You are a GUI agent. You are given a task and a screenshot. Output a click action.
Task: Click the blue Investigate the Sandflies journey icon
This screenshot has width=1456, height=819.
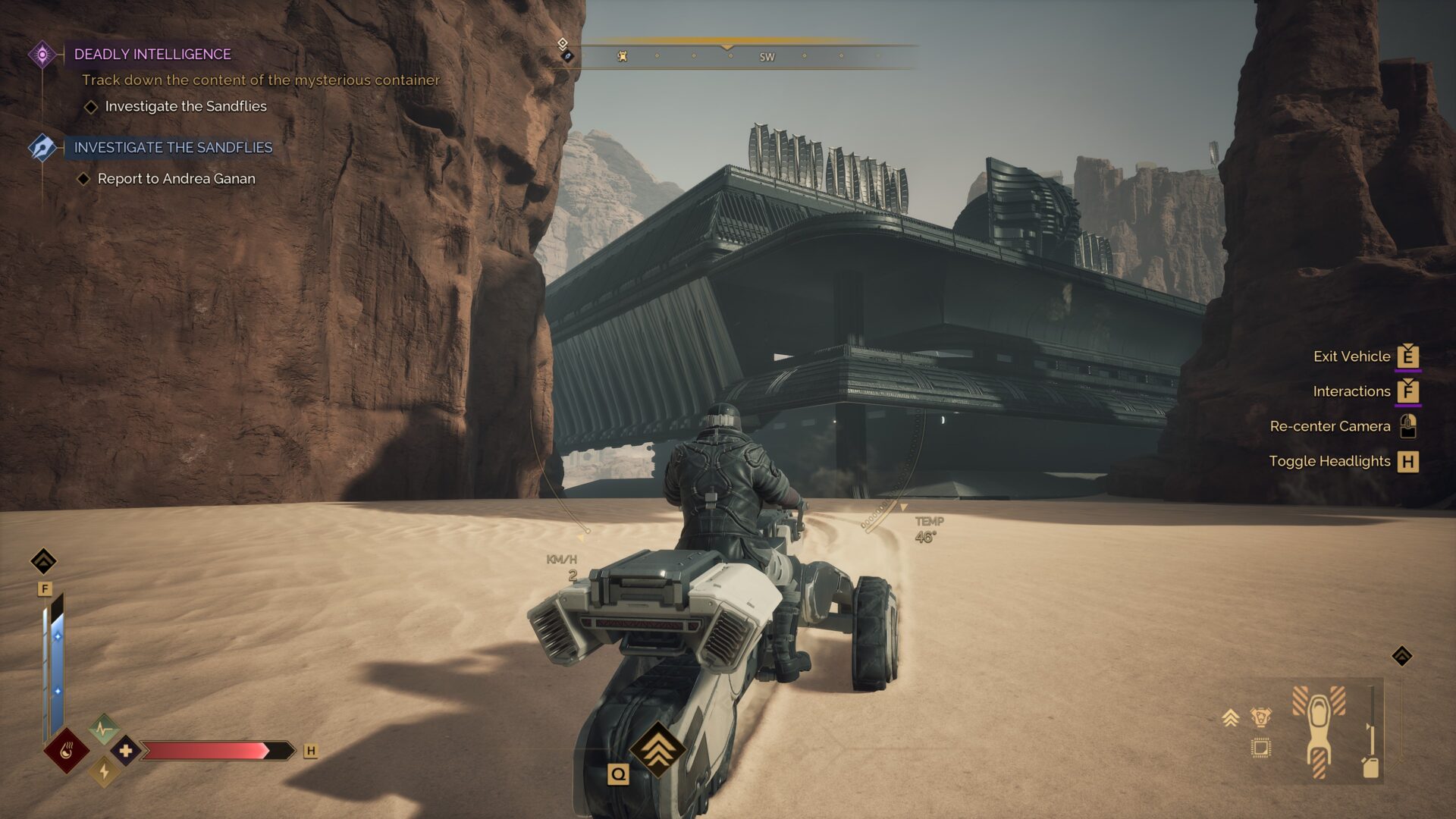tap(42, 147)
